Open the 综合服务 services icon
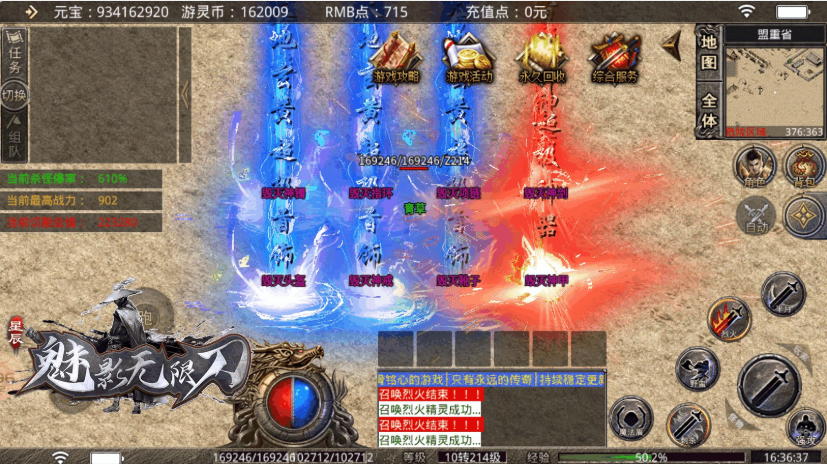This screenshot has height=464, width=827. 614,59
